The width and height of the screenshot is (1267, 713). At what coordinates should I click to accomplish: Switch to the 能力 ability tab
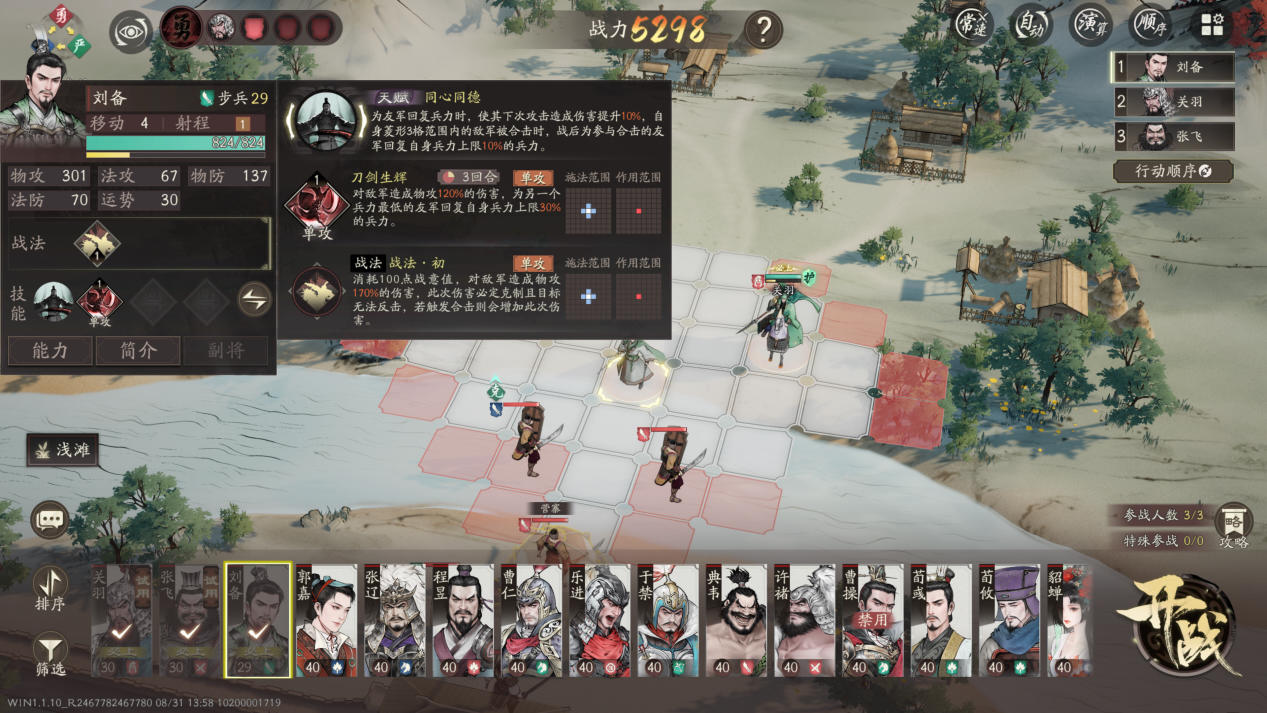(50, 350)
